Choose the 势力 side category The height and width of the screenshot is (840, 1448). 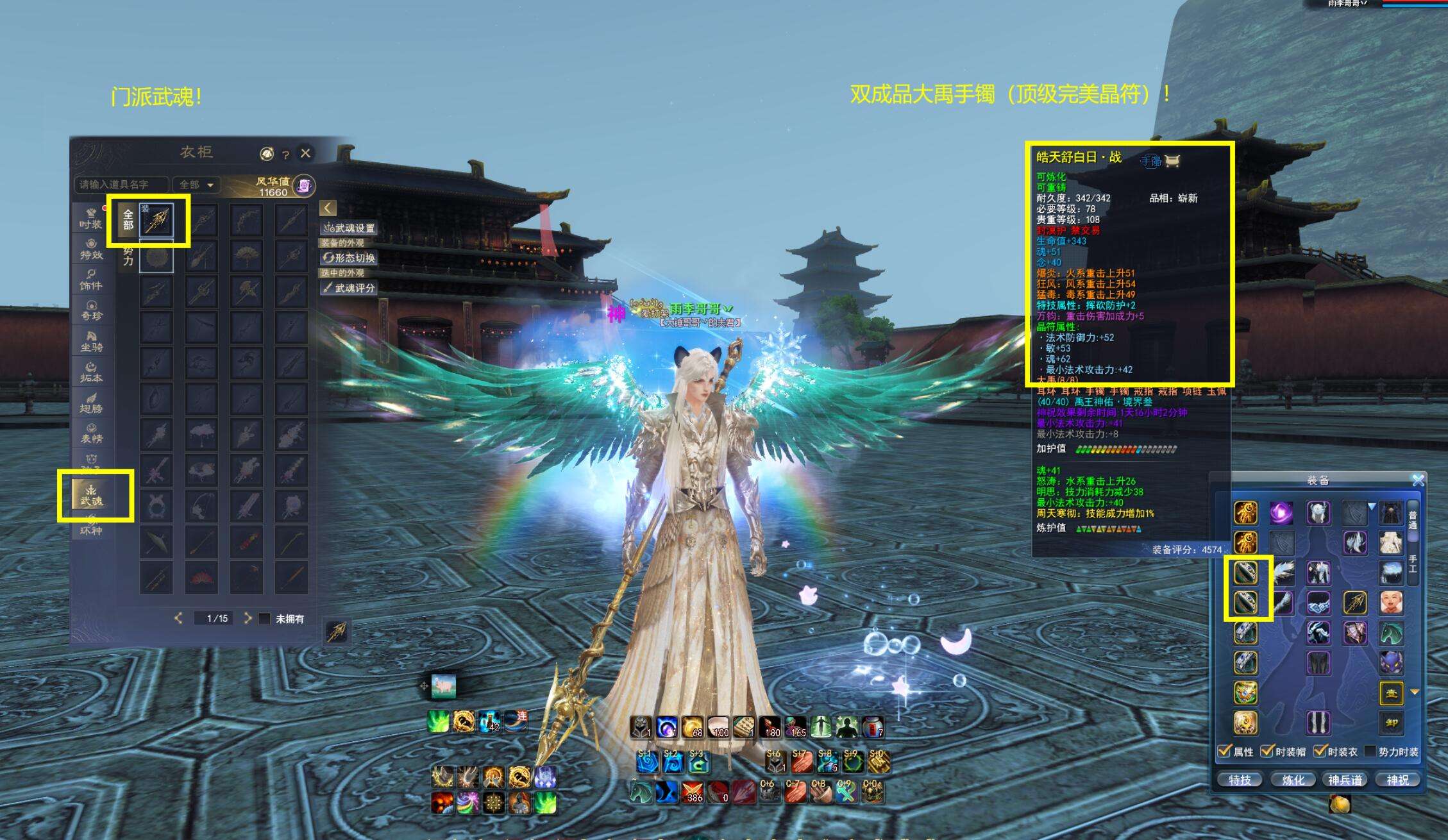128,256
